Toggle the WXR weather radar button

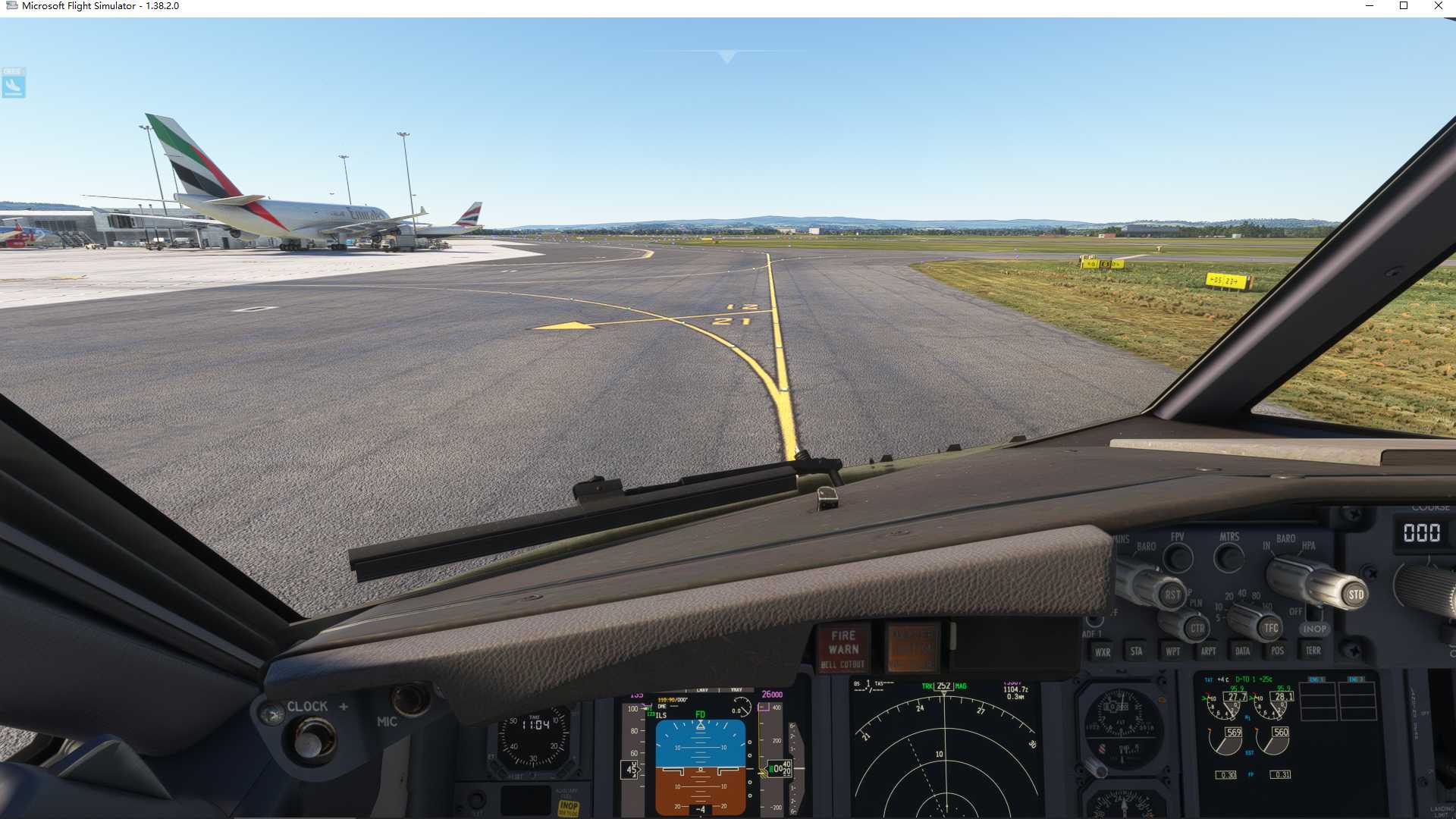pos(1102,651)
